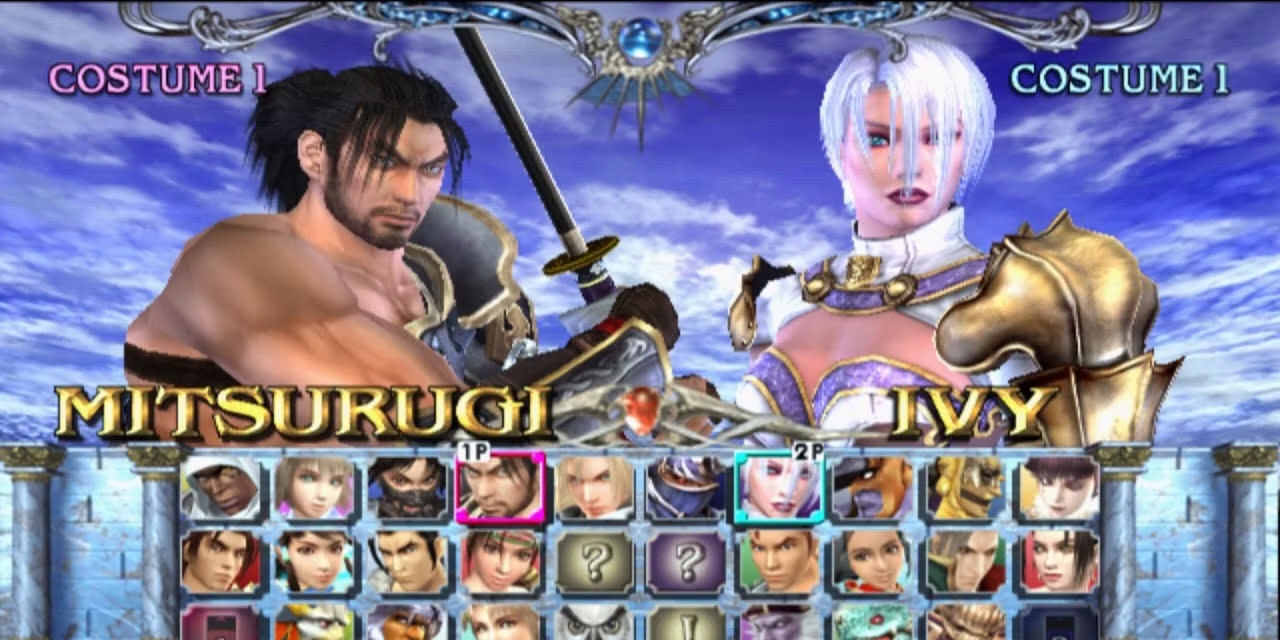Choose the red-clad woman portrait ending the second row
The width and height of the screenshot is (1280, 640).
point(1058,562)
